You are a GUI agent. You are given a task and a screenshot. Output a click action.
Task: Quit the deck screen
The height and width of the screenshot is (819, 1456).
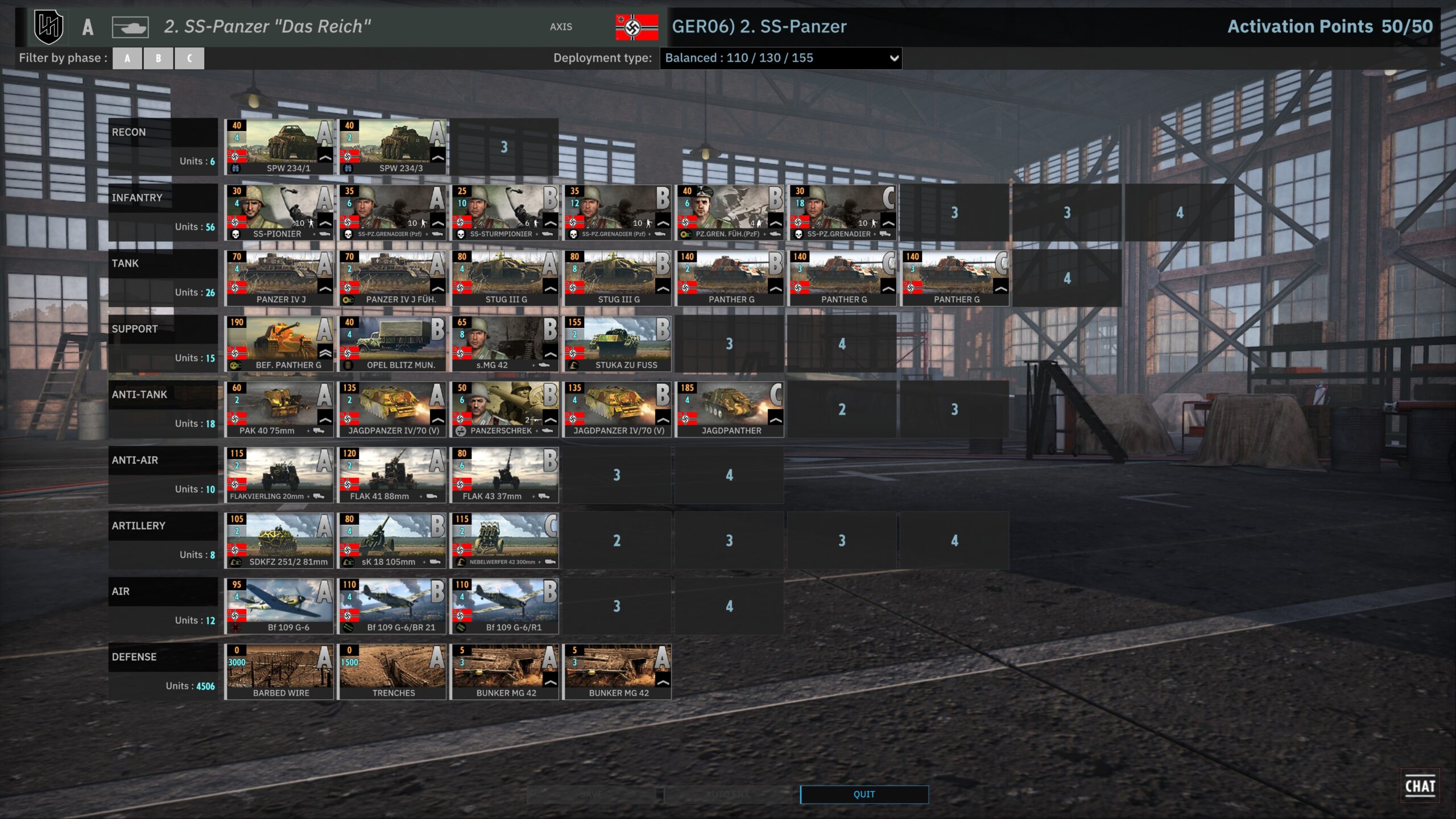click(864, 794)
